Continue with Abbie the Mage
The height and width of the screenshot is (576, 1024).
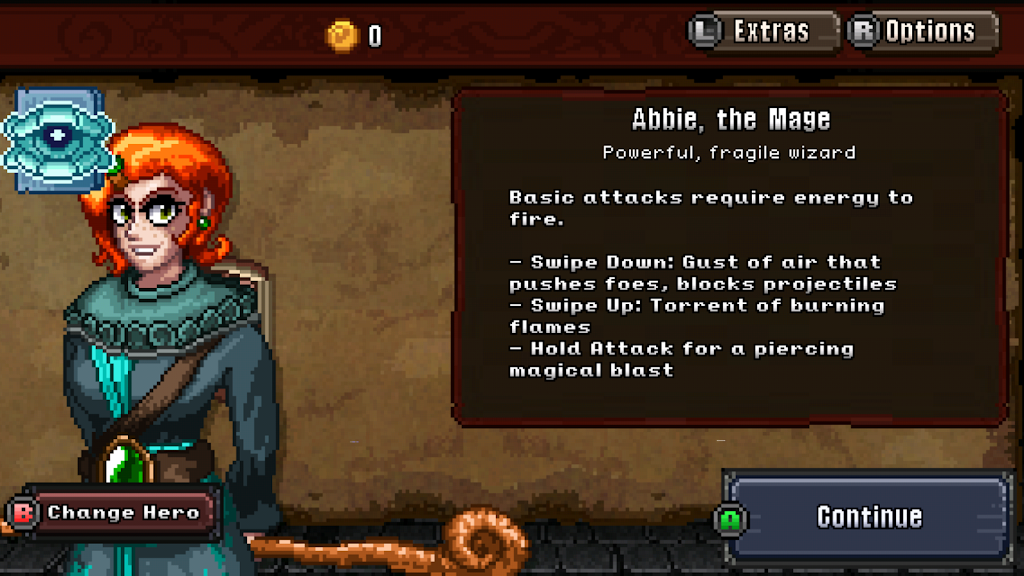pyautogui.click(x=866, y=516)
